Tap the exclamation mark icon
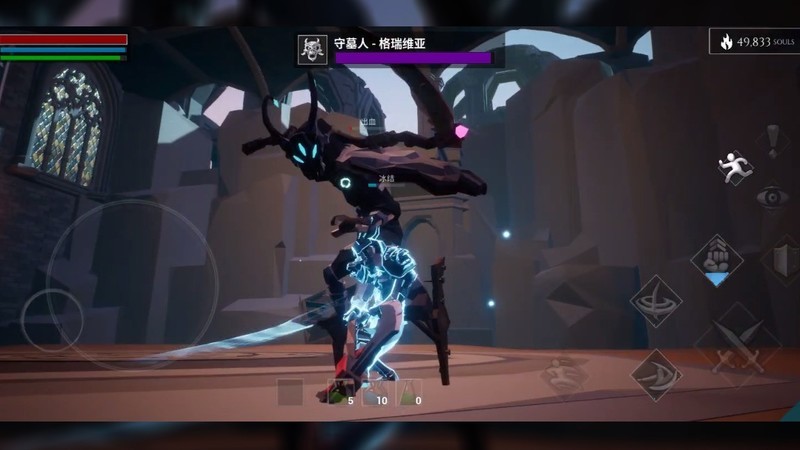The image size is (800, 450). coord(772,139)
